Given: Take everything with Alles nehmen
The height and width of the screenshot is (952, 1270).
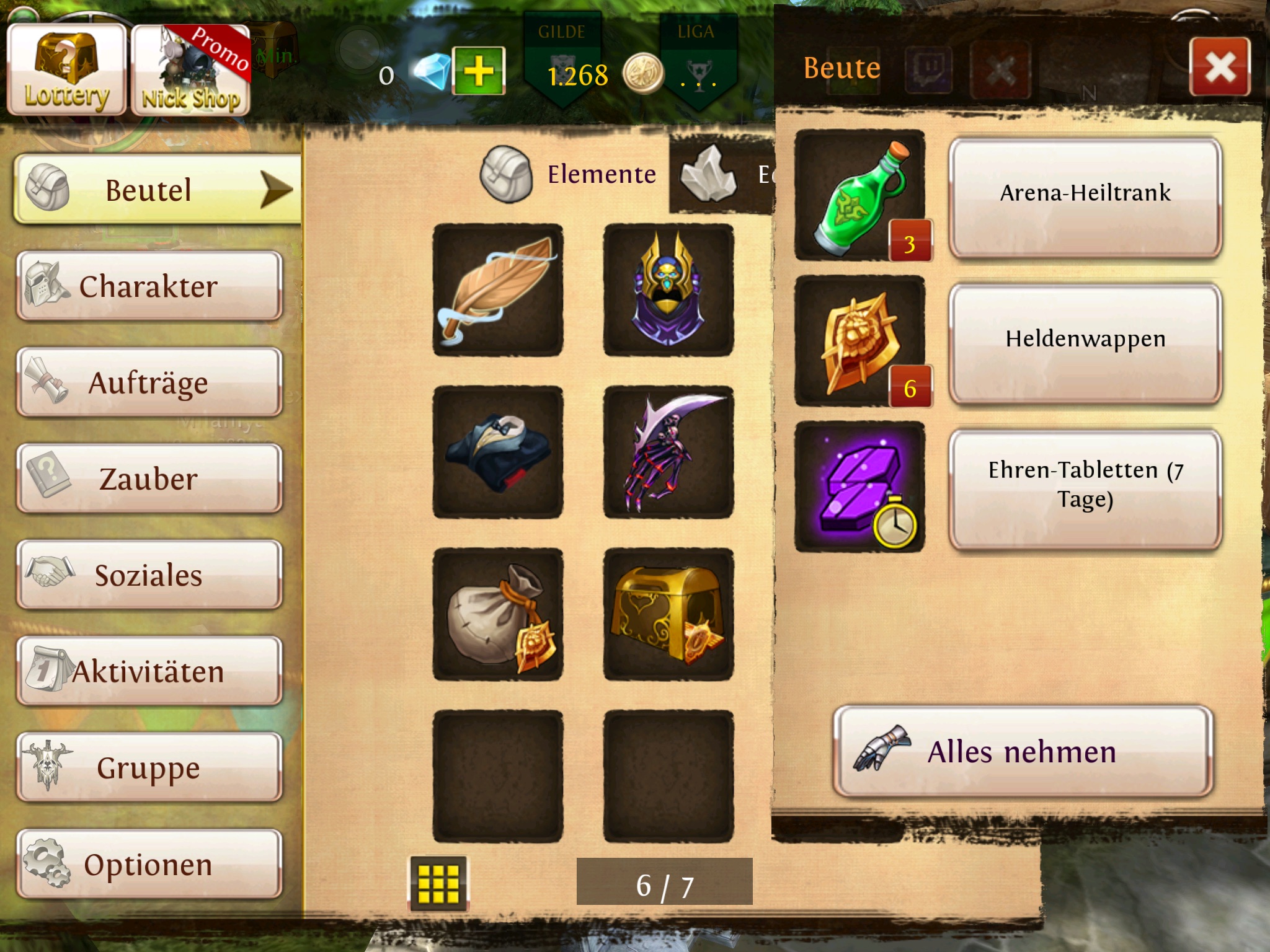Looking at the screenshot, I should (1023, 751).
